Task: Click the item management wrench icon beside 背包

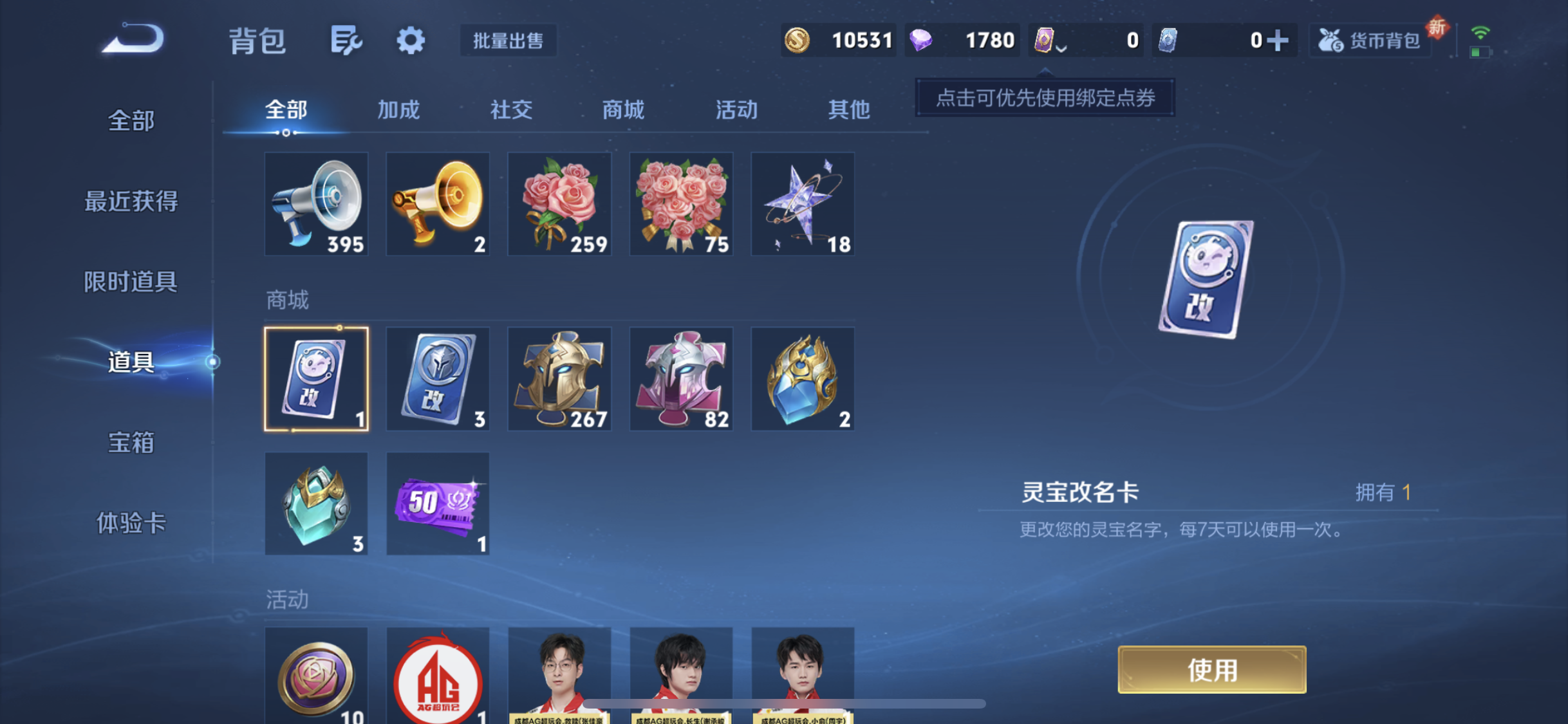Action: point(348,40)
